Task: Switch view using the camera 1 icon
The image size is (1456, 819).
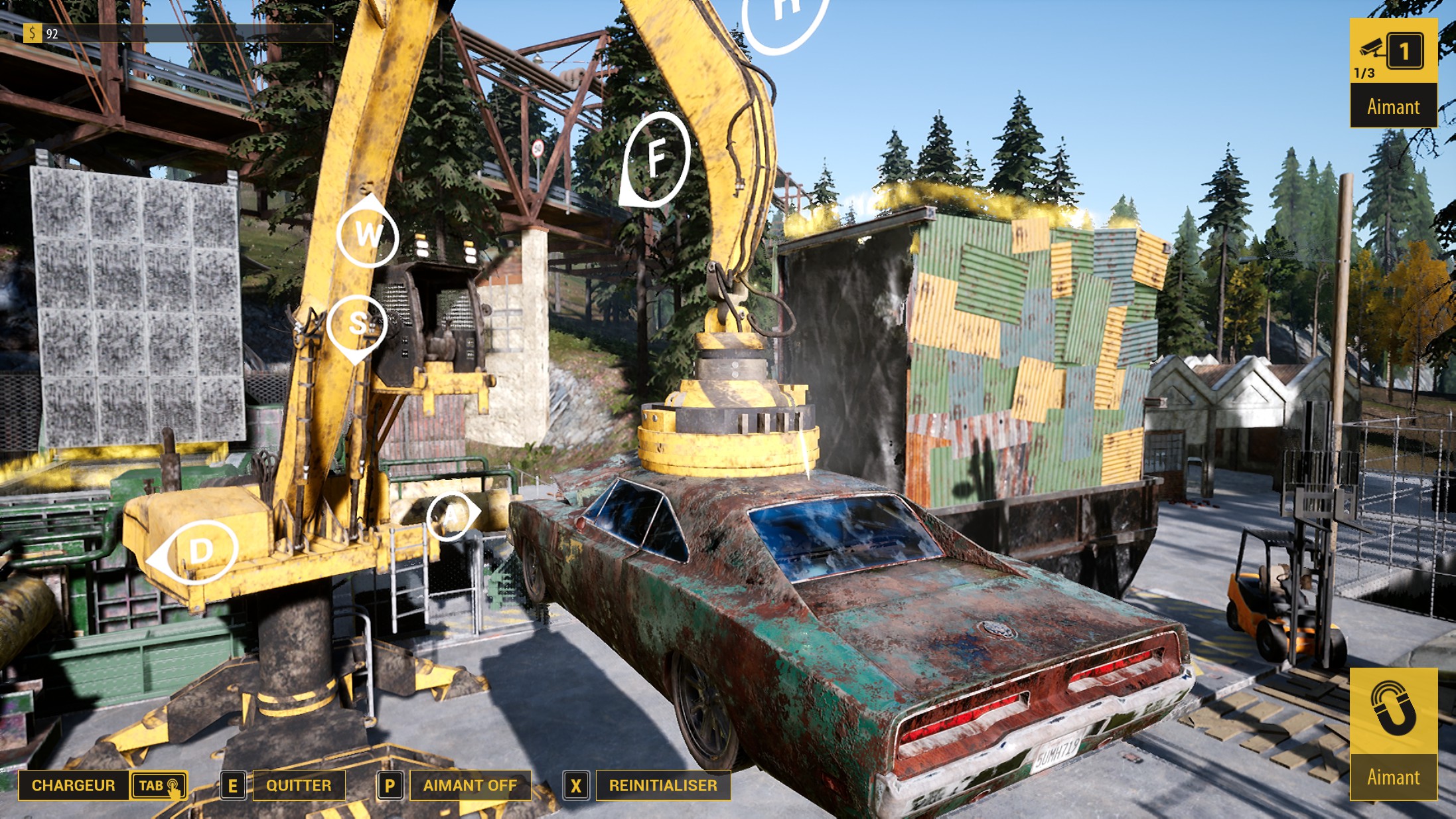Action: point(1393,51)
